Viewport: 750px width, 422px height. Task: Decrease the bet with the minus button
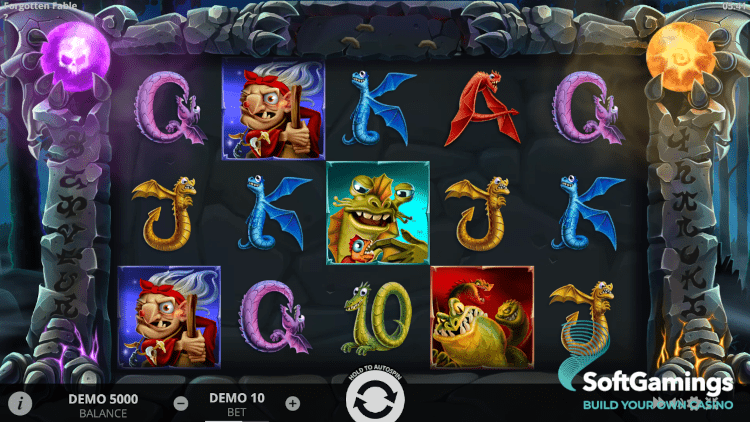click(181, 404)
